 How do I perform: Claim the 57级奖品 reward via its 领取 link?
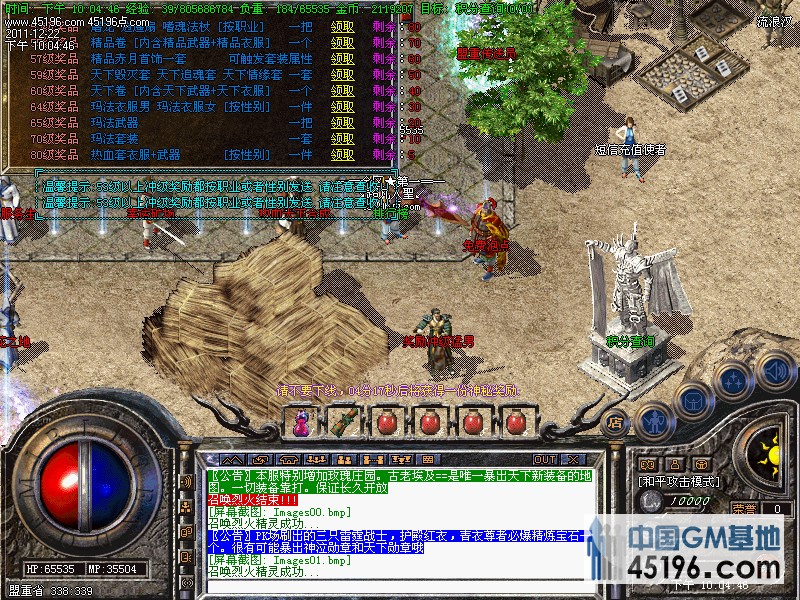pyautogui.click(x=343, y=59)
